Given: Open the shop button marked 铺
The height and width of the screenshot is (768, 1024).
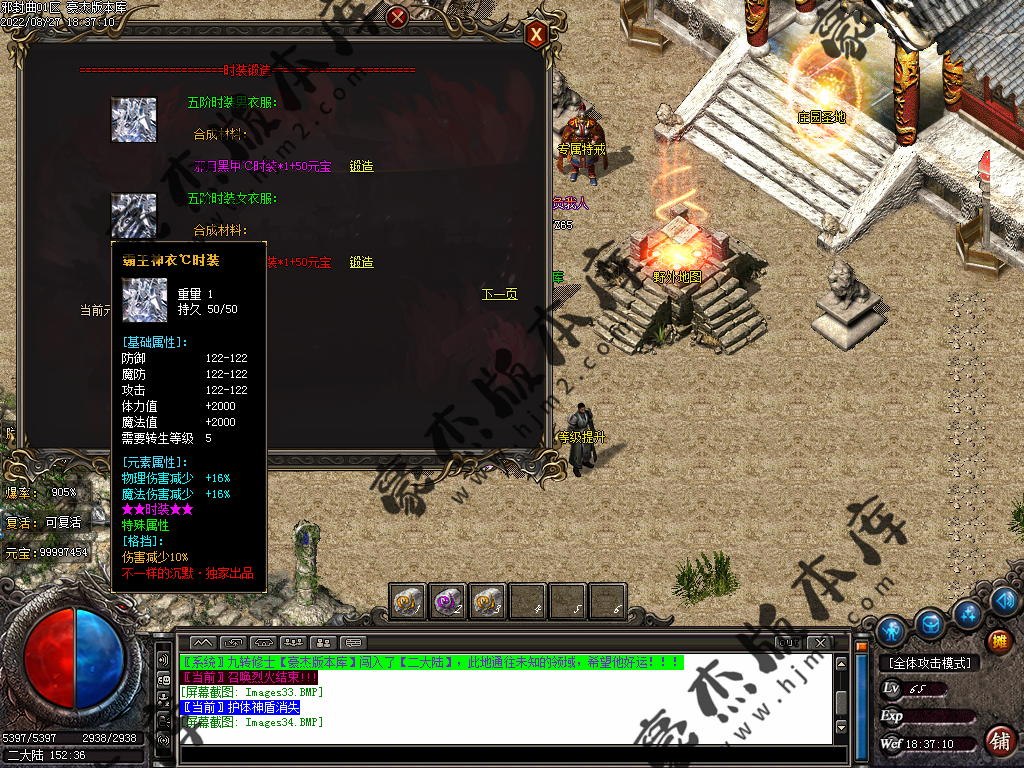Looking at the screenshot, I should pos(998,741).
